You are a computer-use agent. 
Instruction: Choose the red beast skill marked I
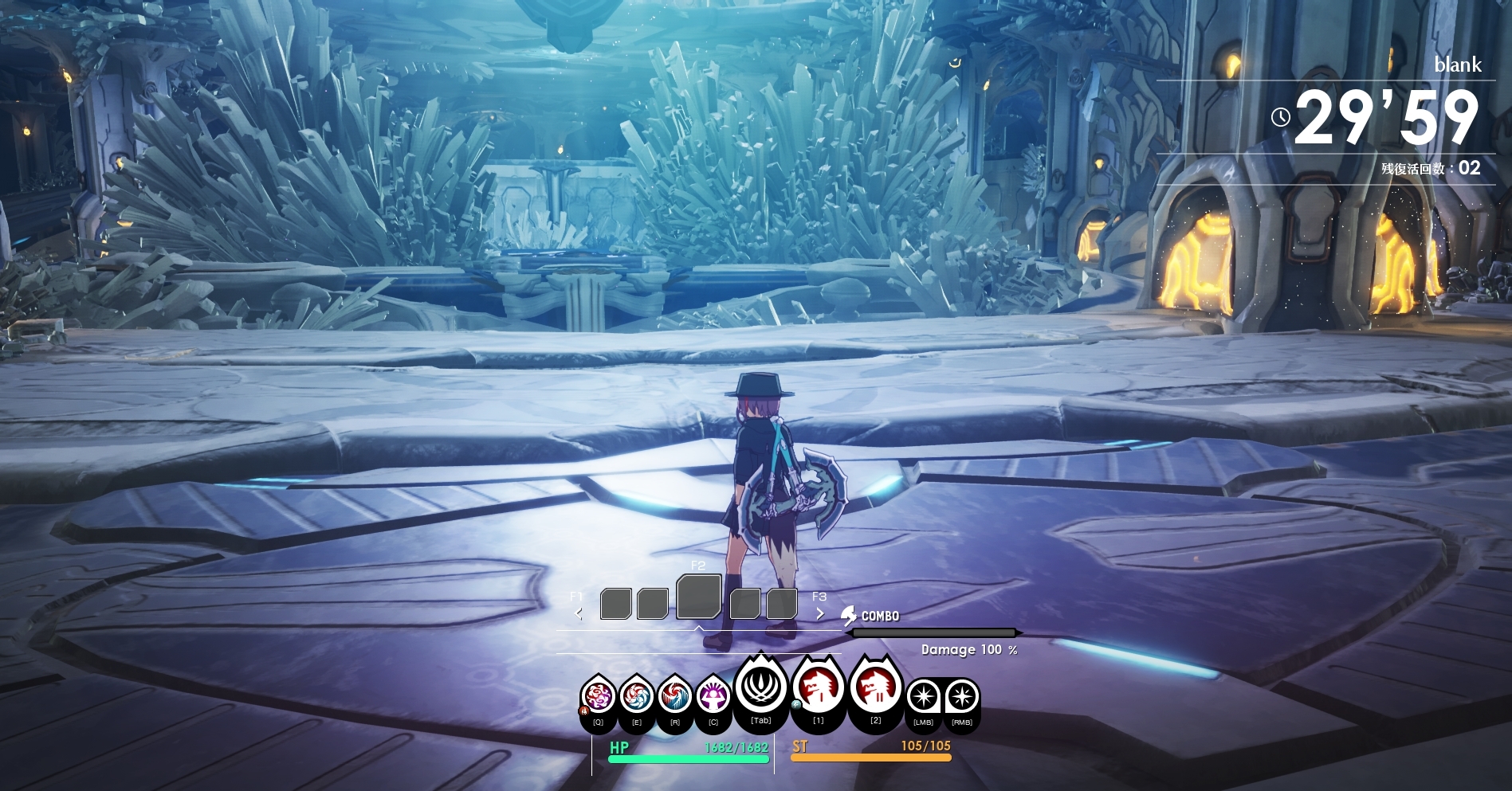818,687
